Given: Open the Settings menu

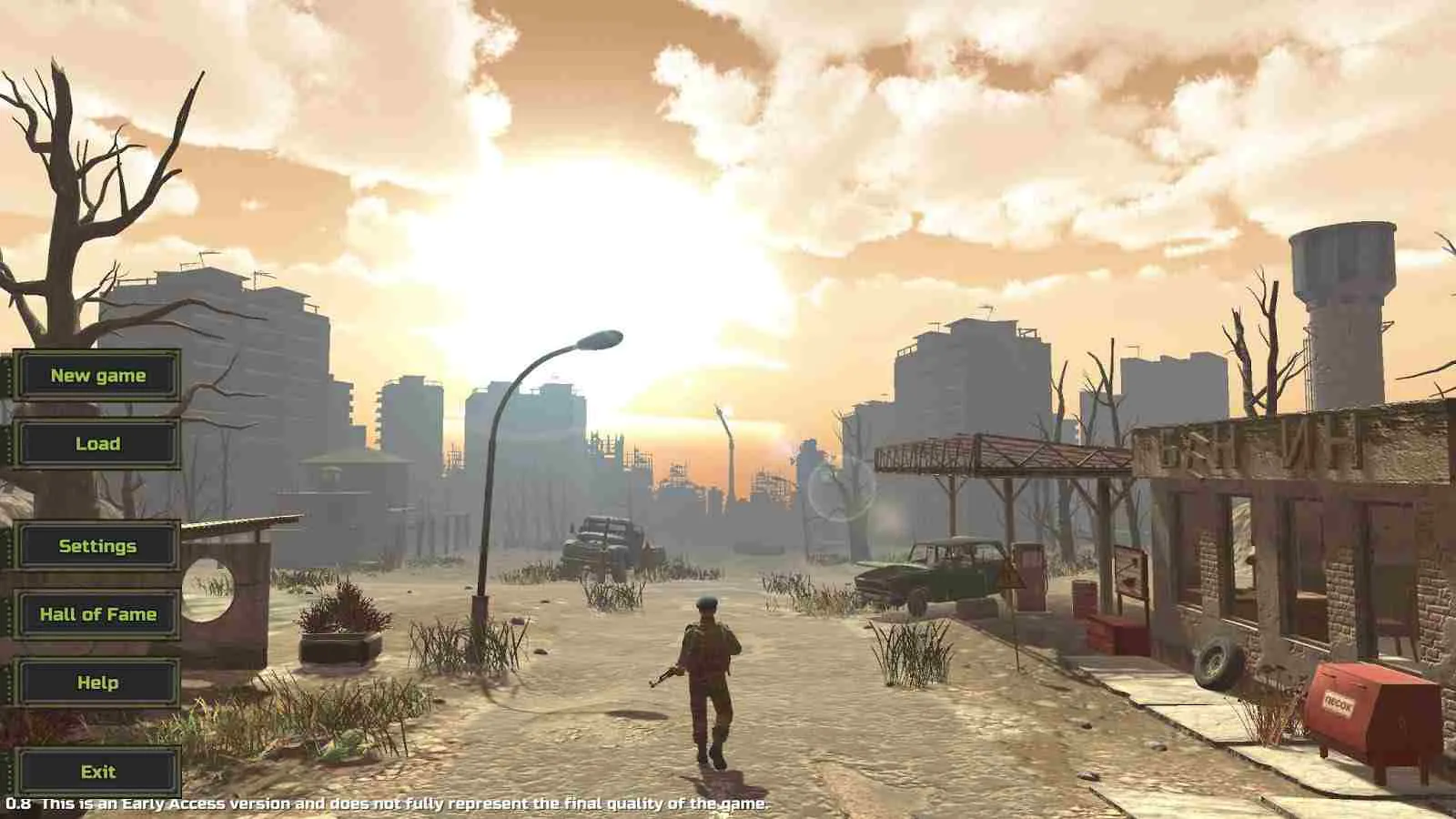Looking at the screenshot, I should pos(97,546).
